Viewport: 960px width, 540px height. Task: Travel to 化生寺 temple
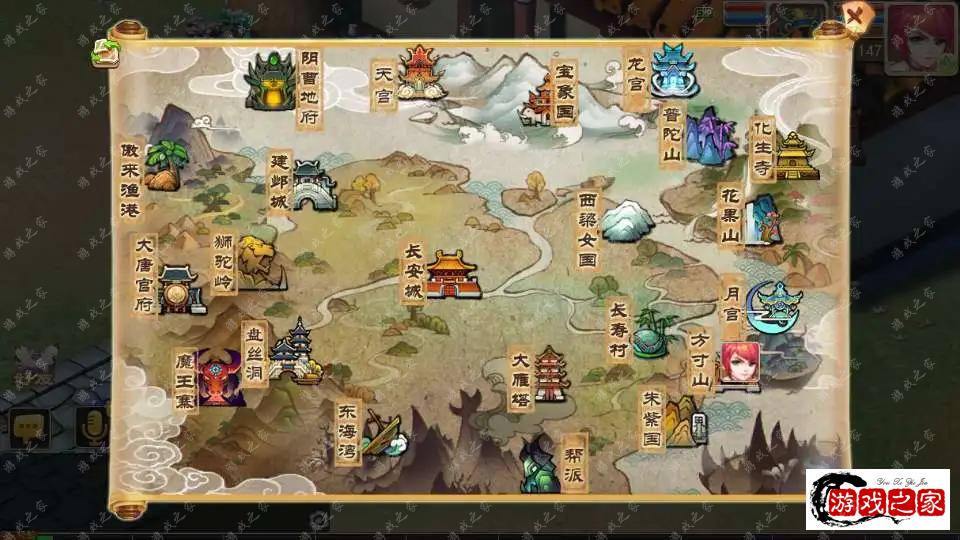pos(796,156)
